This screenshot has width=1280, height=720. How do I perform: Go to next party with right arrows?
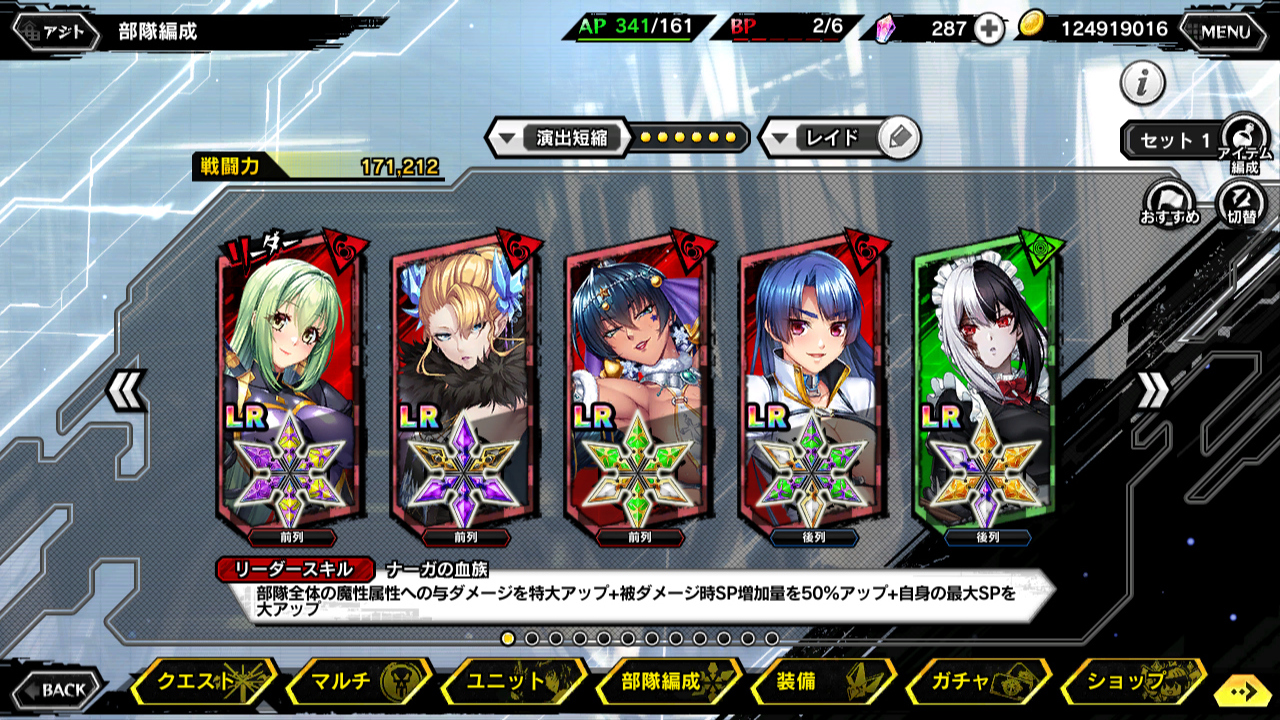pyautogui.click(x=1151, y=391)
